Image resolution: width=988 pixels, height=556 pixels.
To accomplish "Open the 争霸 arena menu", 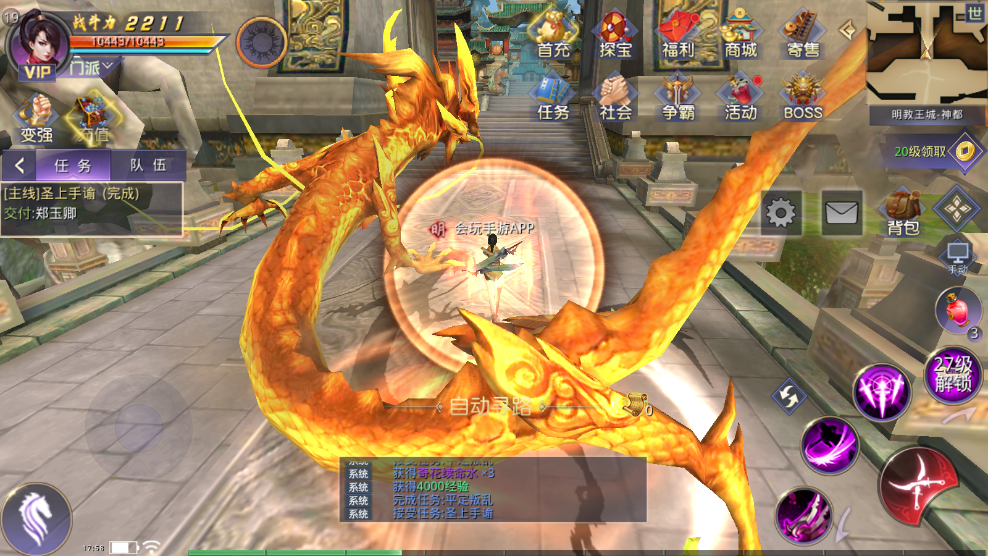I will (678, 96).
